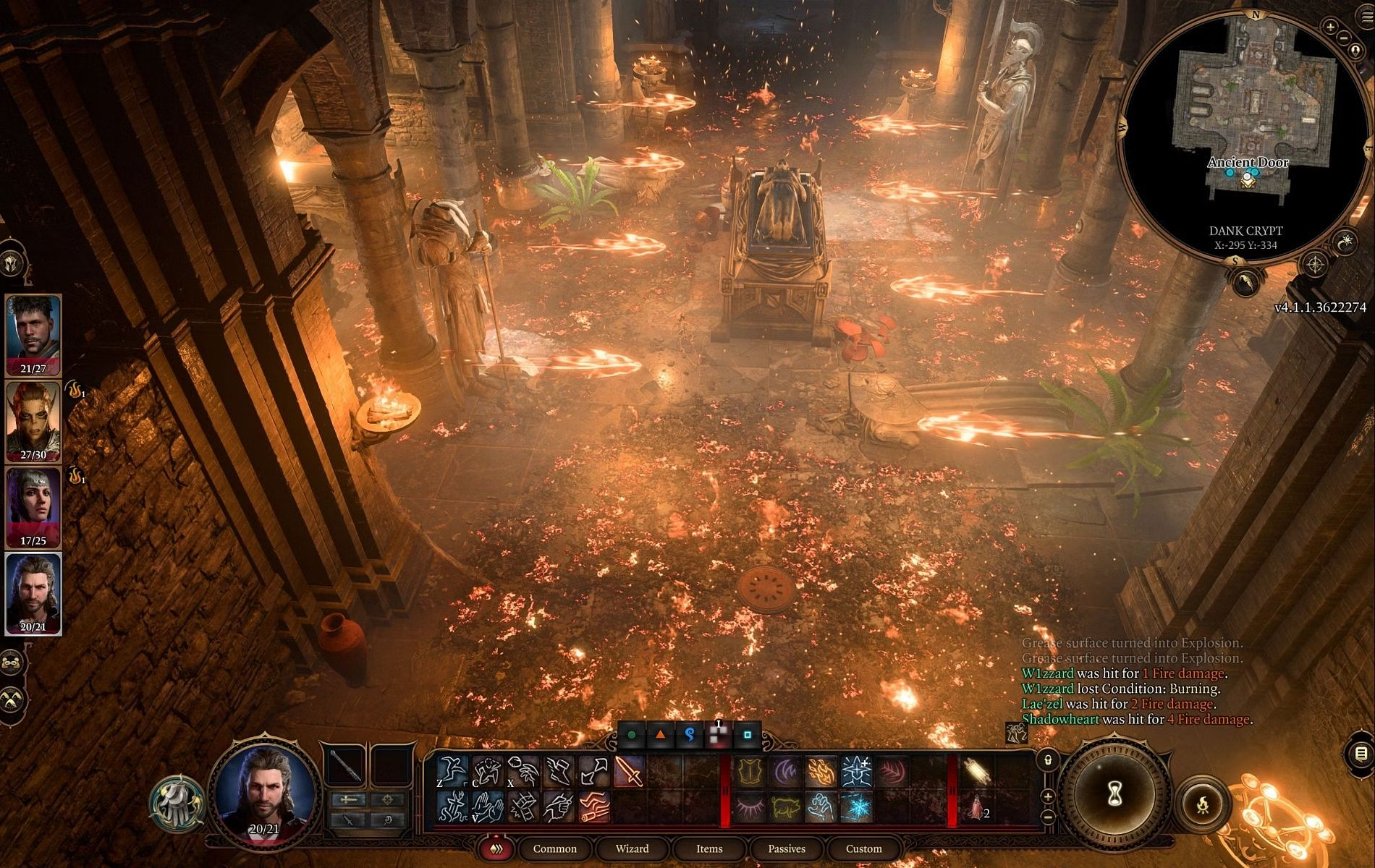Choose the top party member portrait at 21/27 HP
Screen dimensions: 1375x868
(x=33, y=335)
